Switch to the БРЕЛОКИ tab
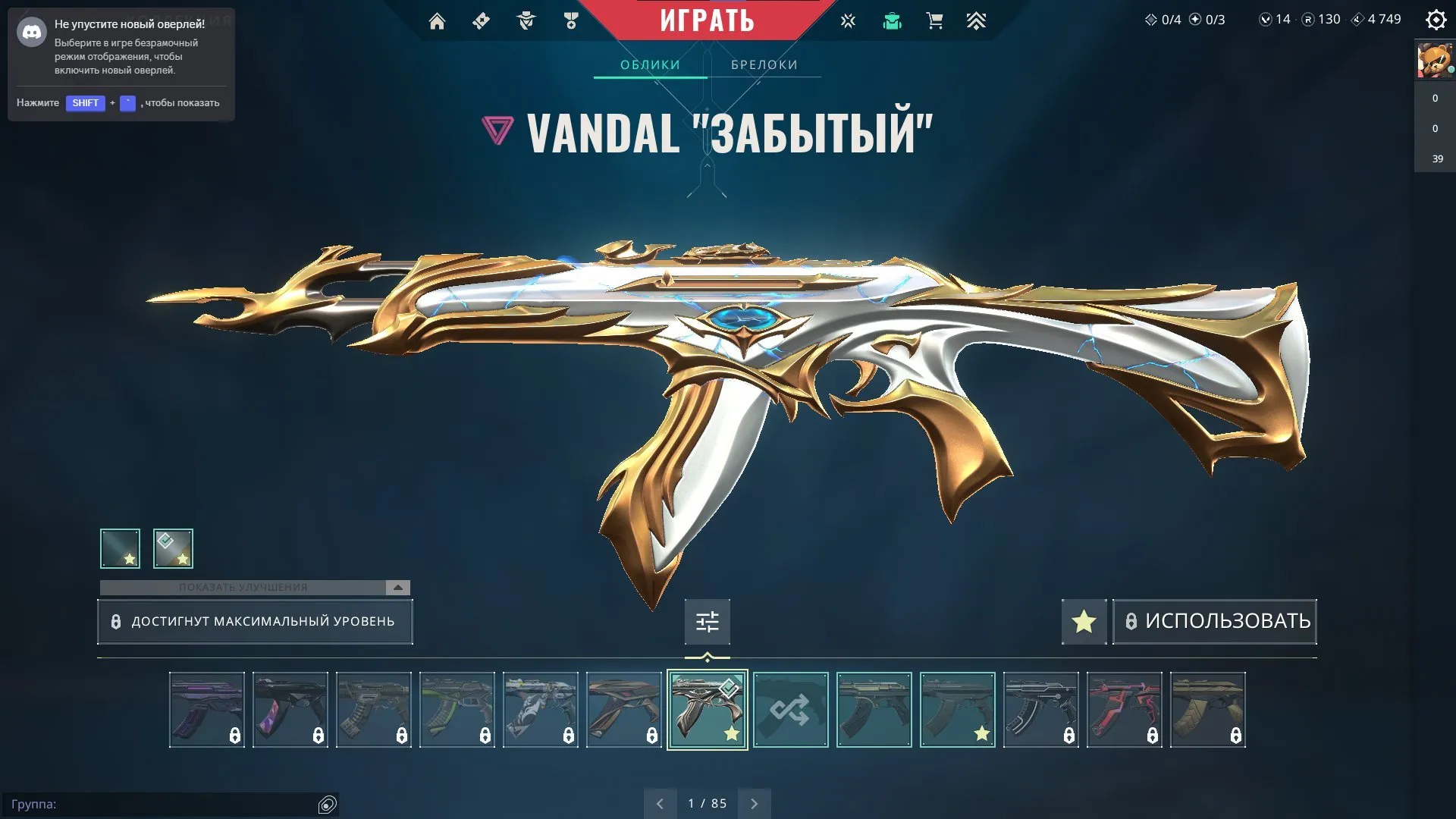1456x819 pixels. [x=764, y=64]
